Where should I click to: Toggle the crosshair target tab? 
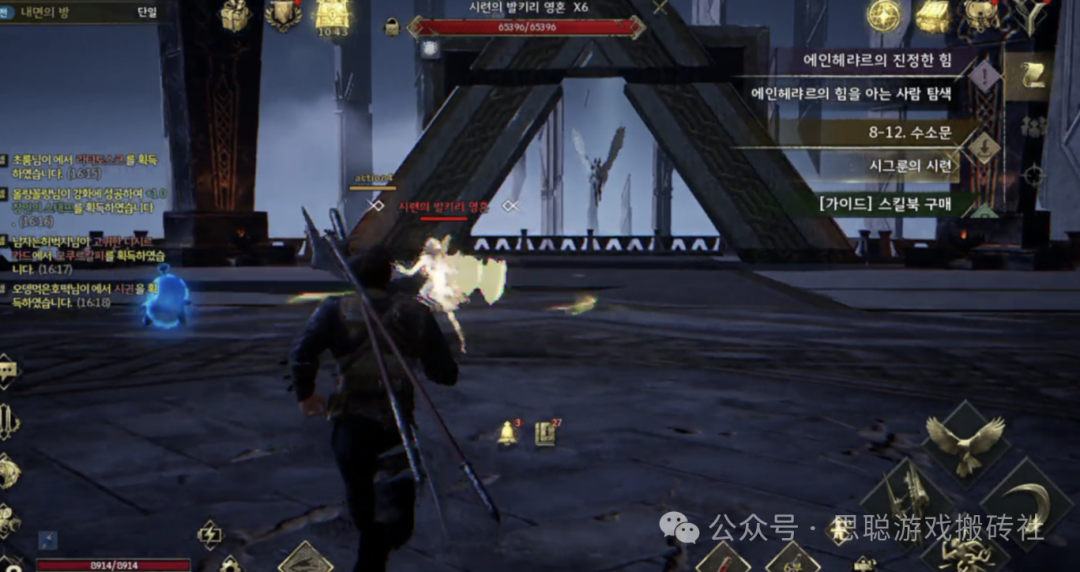(1034, 176)
